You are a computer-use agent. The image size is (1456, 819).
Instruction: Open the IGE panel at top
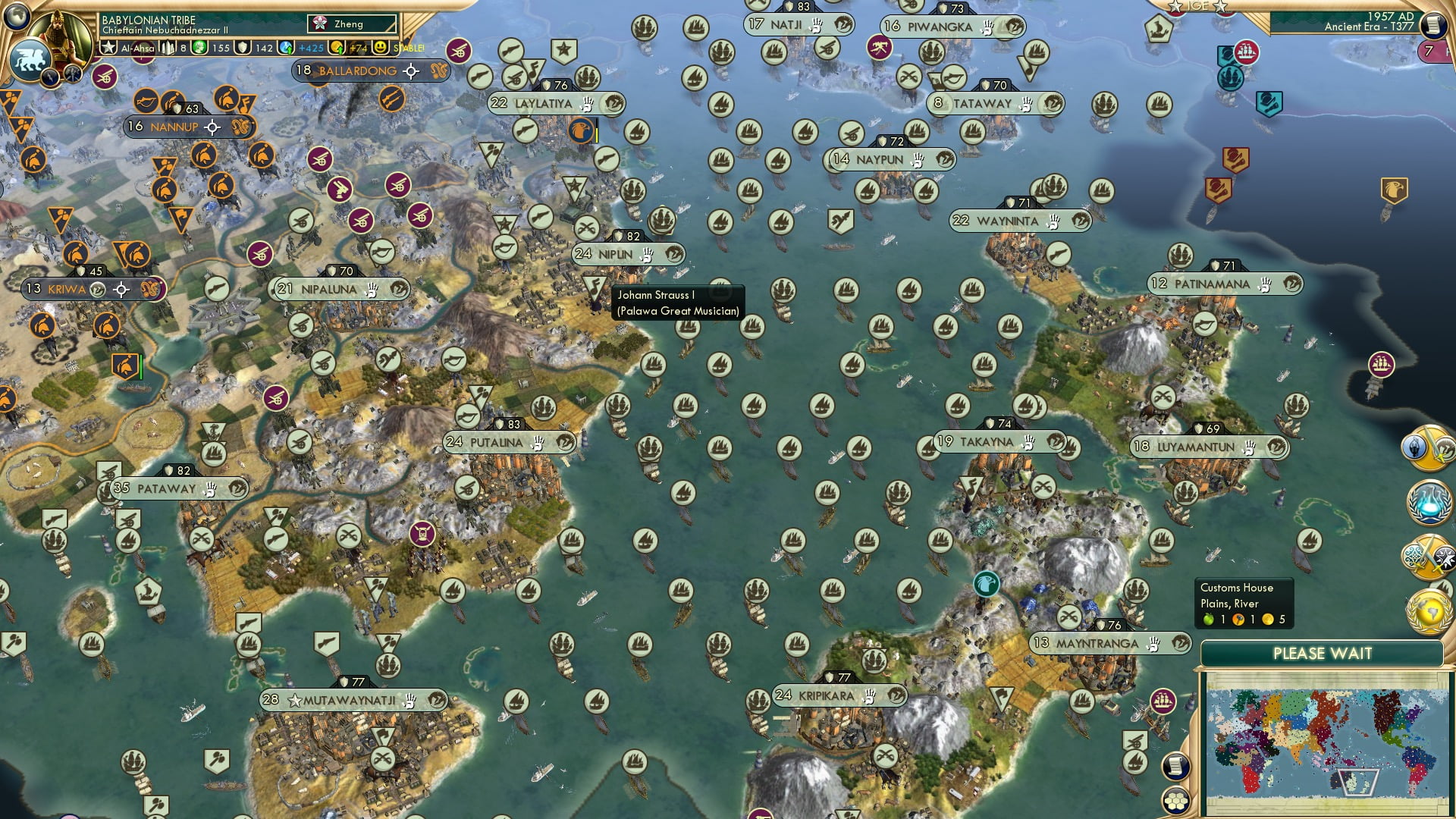pyautogui.click(x=1197, y=6)
